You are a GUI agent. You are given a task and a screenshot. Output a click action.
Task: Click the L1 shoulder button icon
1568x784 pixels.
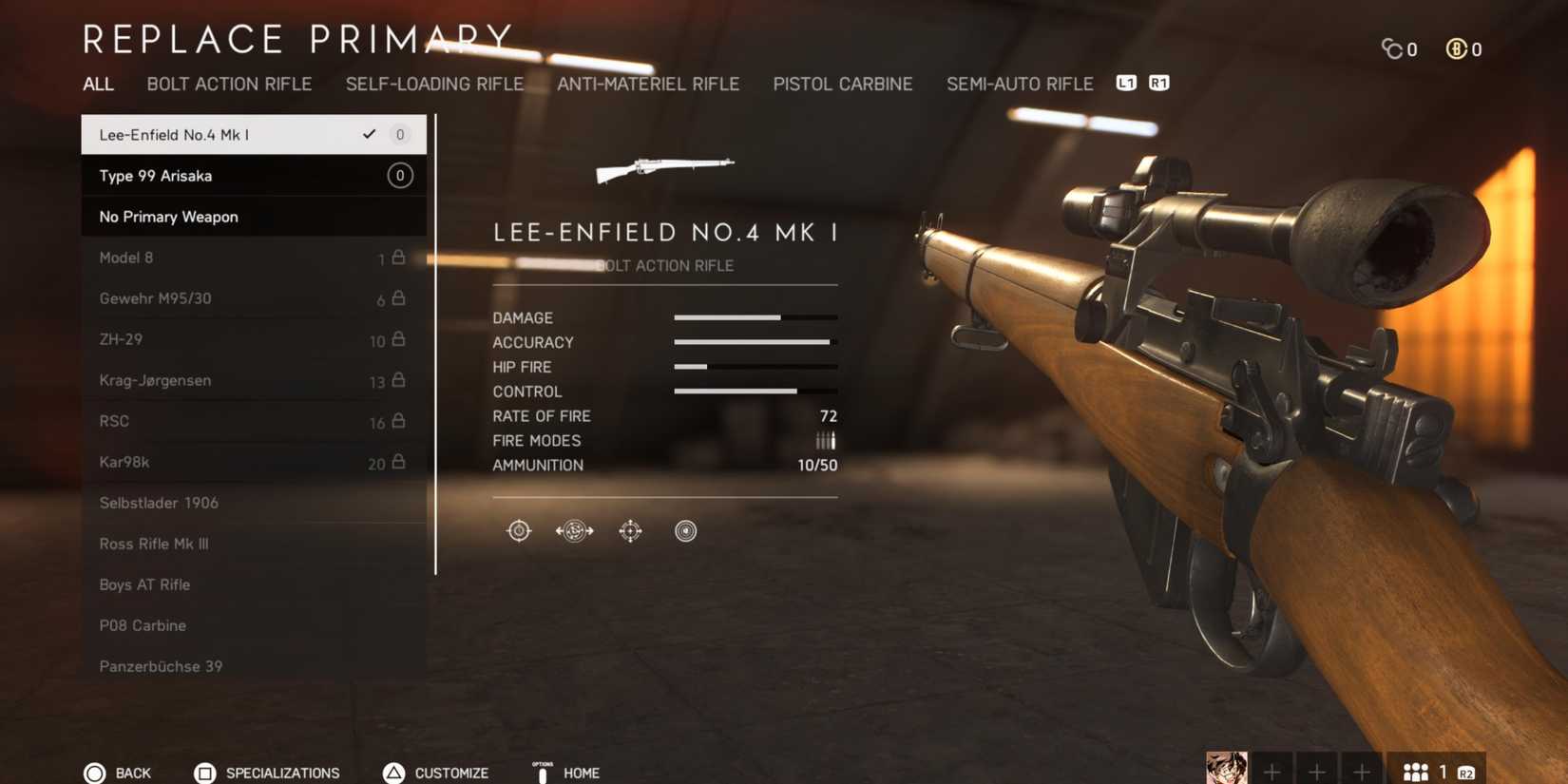tap(1127, 83)
